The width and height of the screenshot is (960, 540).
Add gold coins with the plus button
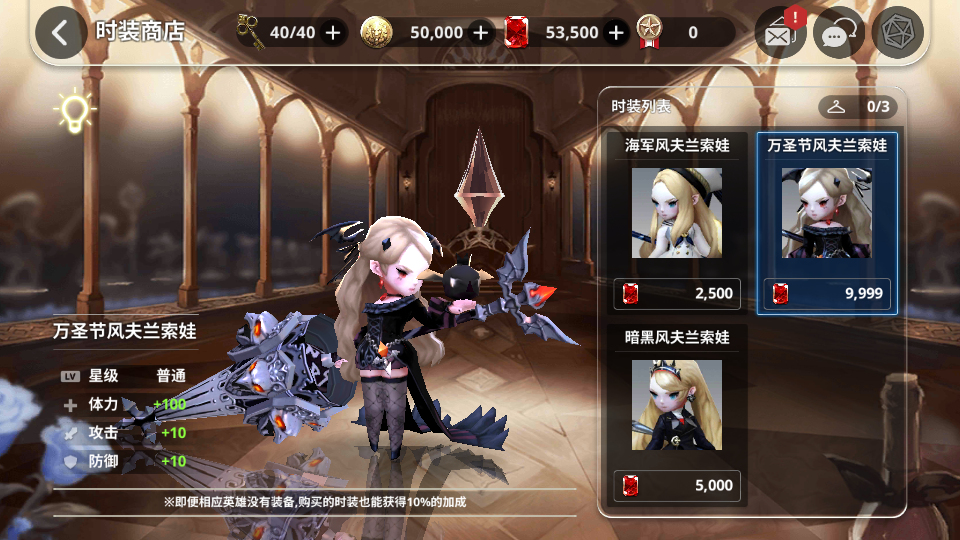coord(481,33)
